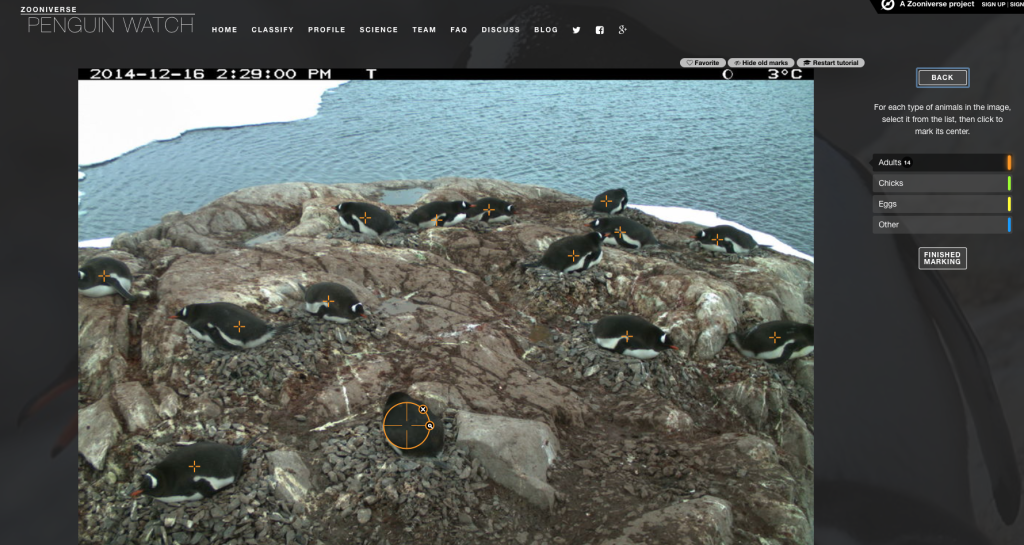Click the Twitter bird icon
The image size is (1024, 545).
(576, 30)
